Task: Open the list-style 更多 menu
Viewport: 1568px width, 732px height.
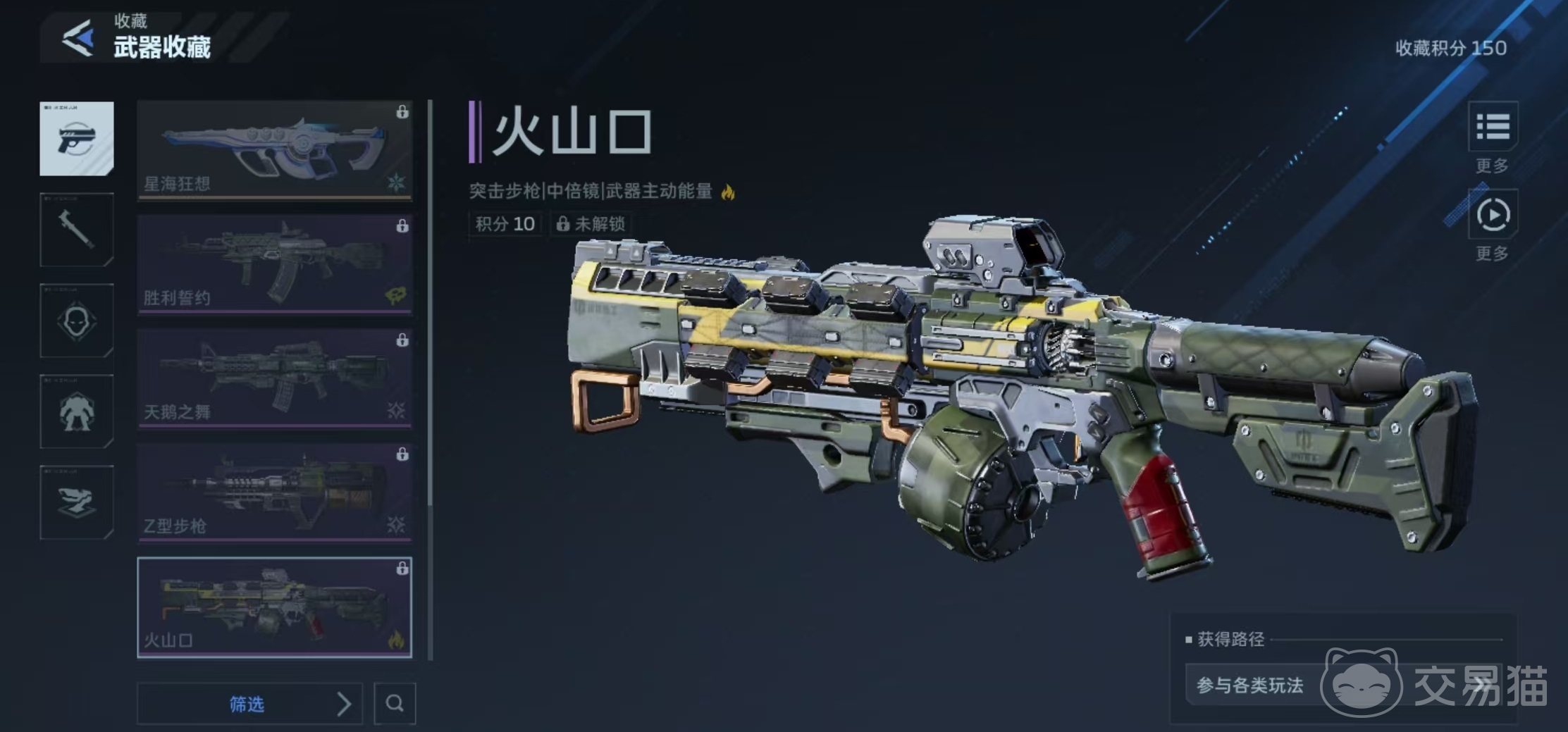Action: tap(1492, 128)
